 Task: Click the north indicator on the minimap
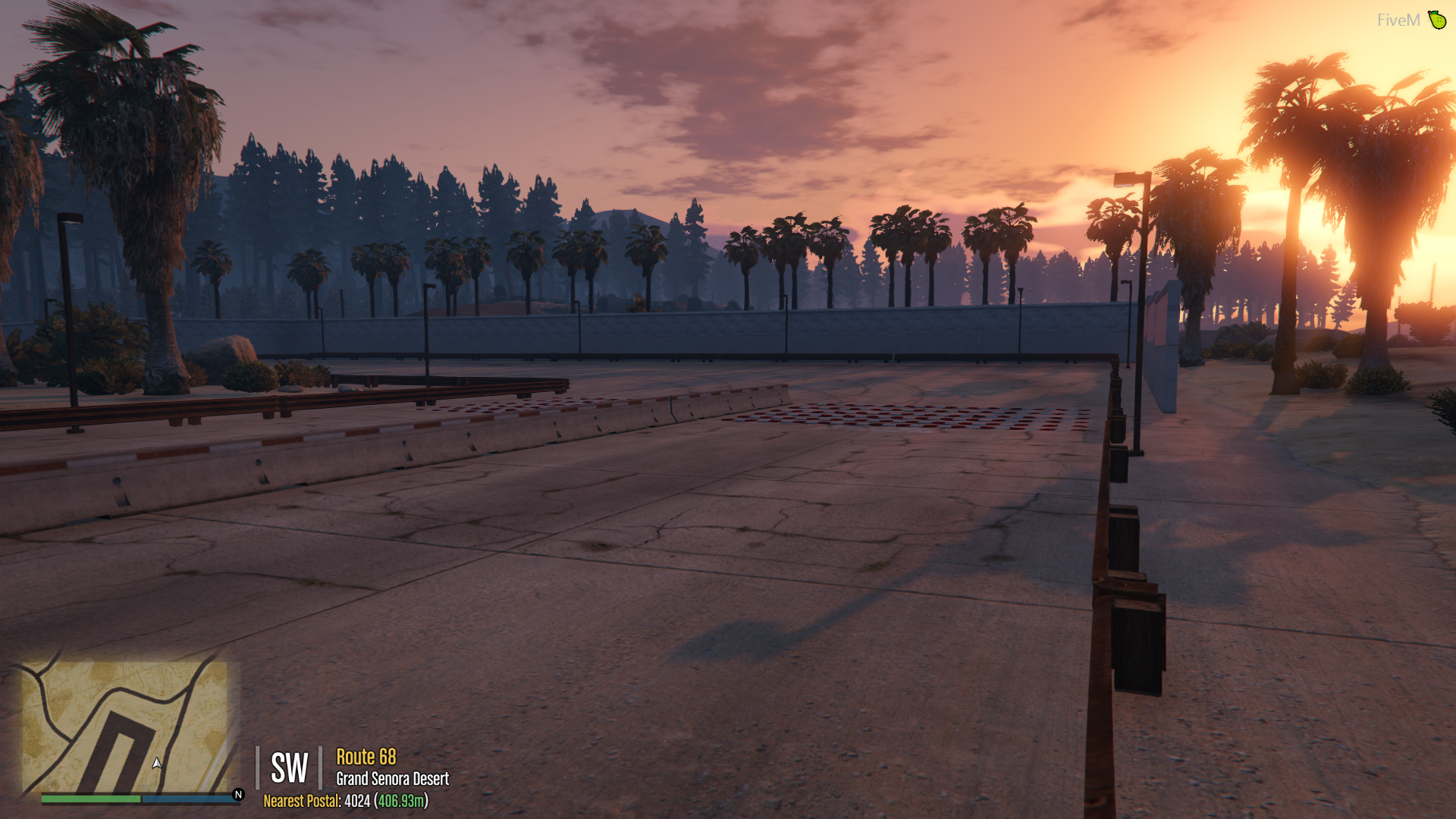237,795
